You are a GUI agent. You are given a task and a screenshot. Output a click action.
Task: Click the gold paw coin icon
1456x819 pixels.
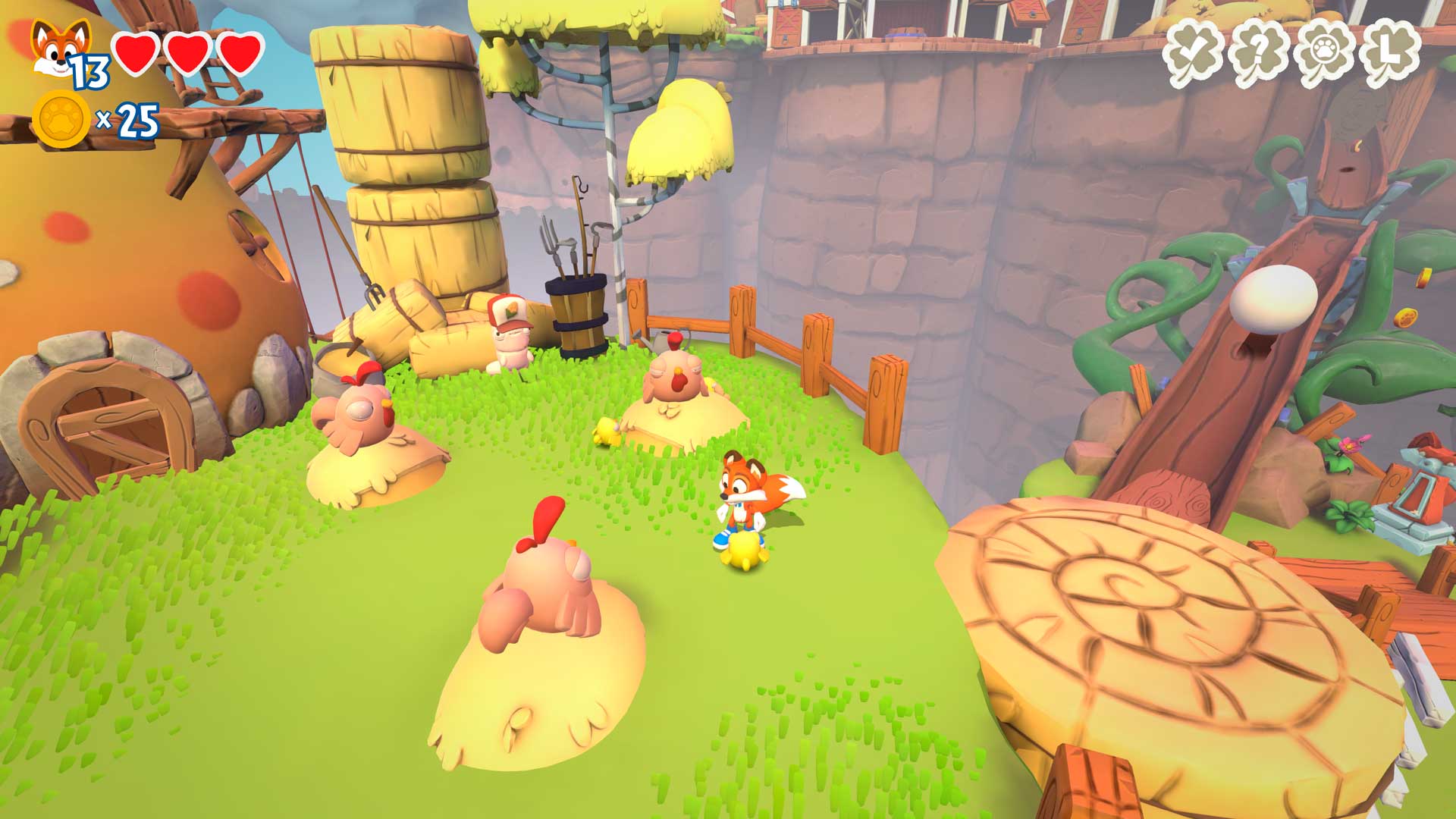pos(62,120)
